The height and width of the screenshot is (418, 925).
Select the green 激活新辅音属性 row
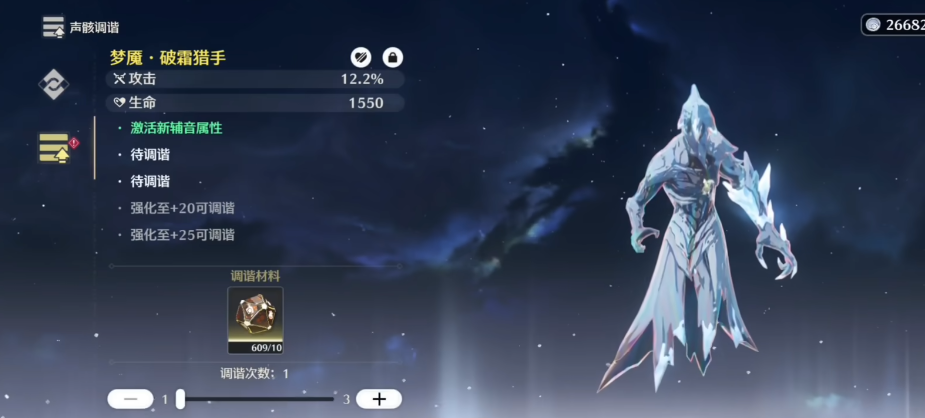(176, 128)
